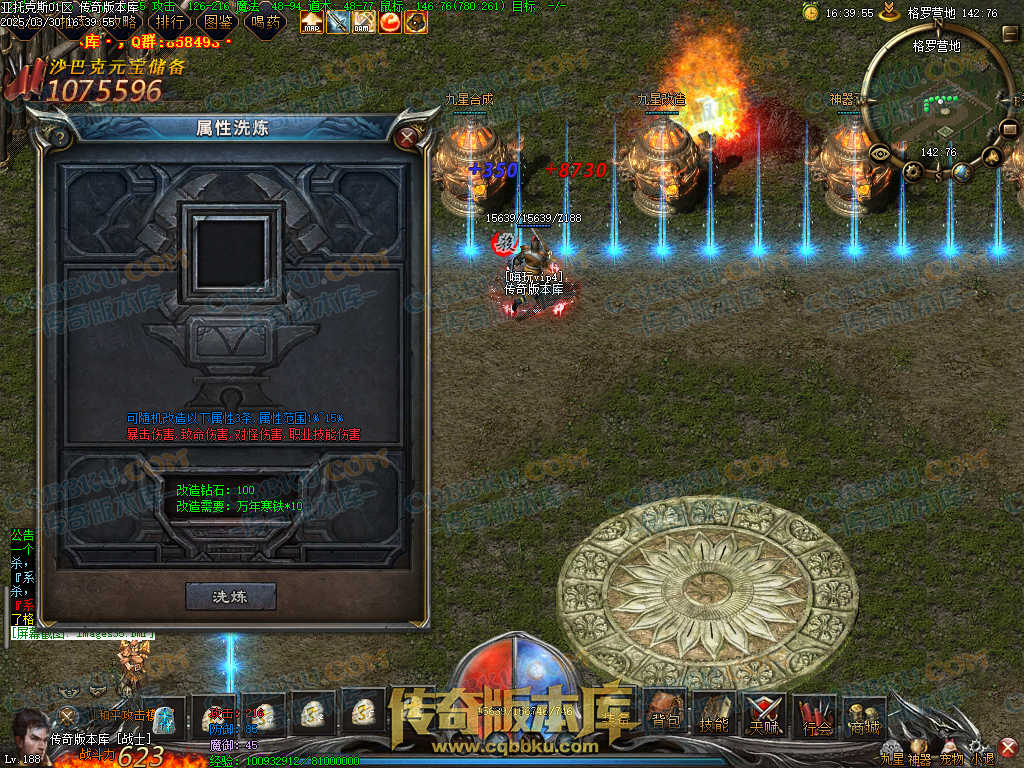Viewport: 1024px width, 768px height.
Task: Close the 属性洗炼 window
Action: point(406,138)
